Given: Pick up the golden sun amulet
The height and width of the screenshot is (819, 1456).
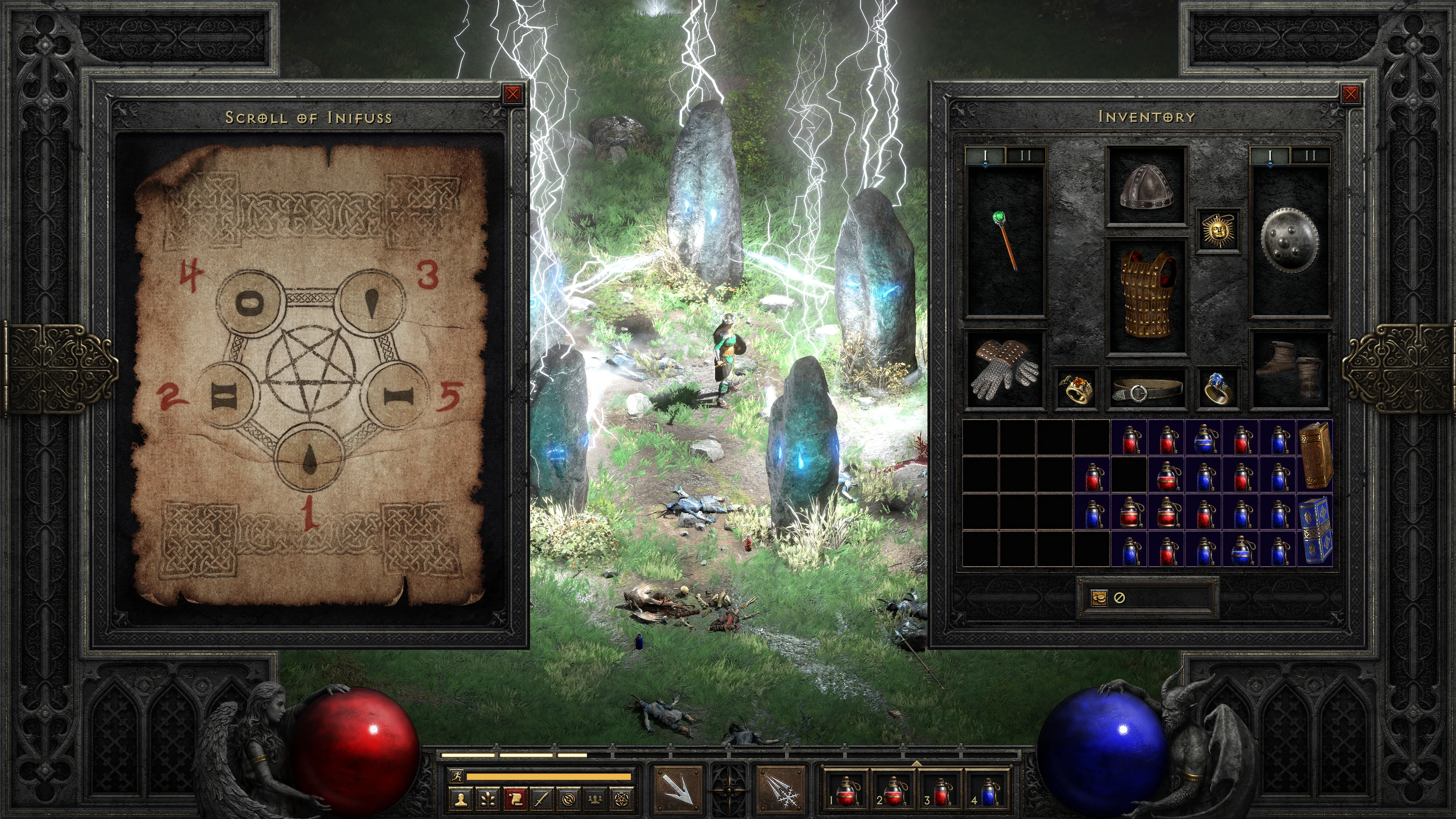Looking at the screenshot, I should tap(1217, 230).
